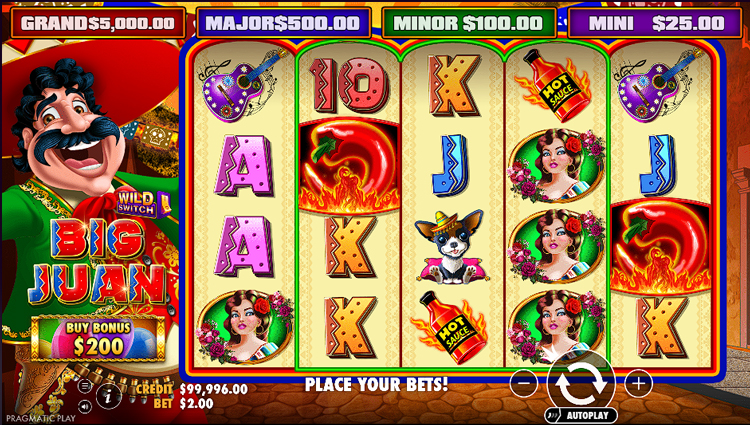Spin the reels with the circular arrows button
Viewport: 750px width, 425px height.
pyautogui.click(x=581, y=381)
